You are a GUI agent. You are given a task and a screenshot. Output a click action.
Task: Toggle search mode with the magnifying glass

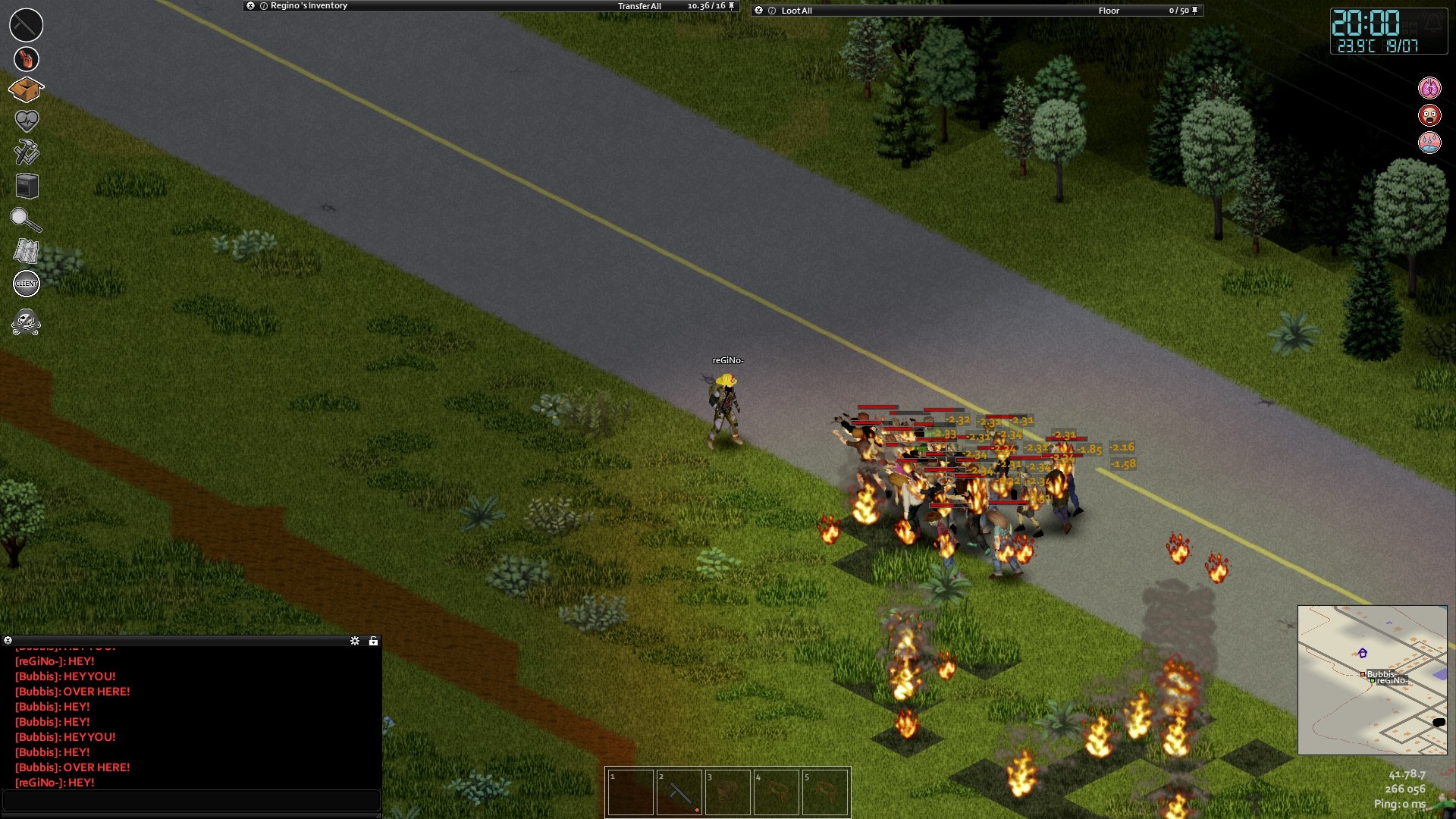(26, 220)
